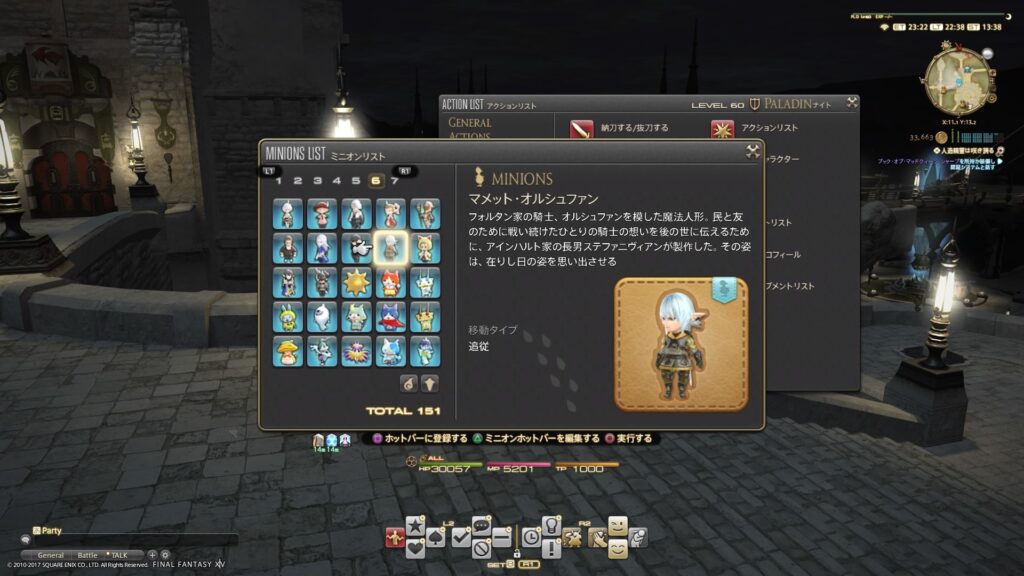Select the orange mushroom minion
Screen dimensions: 1024x576
pyautogui.click(x=288, y=350)
